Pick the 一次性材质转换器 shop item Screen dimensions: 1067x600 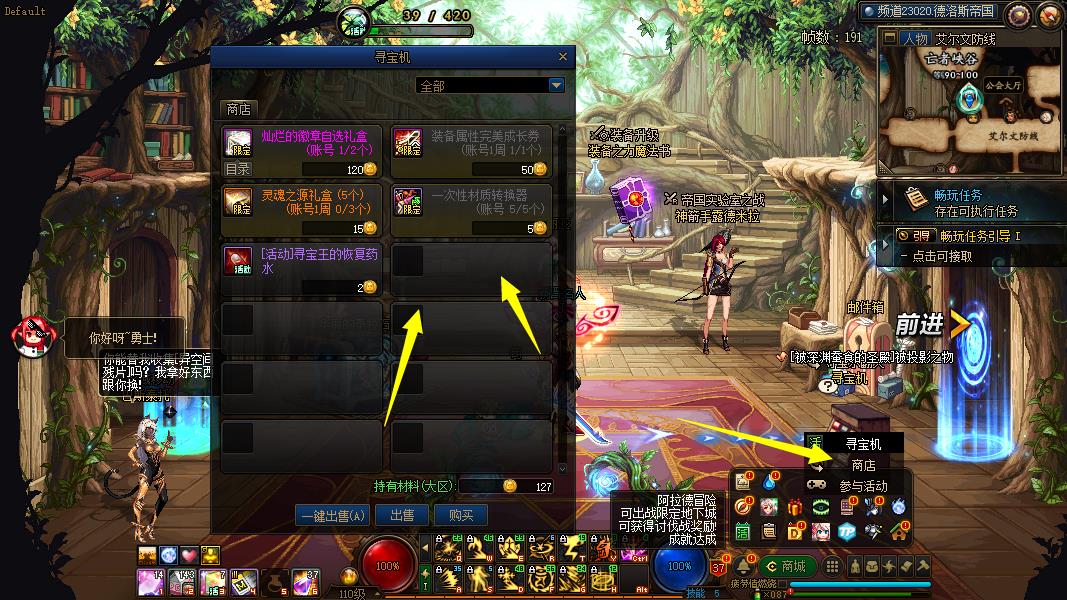471,208
